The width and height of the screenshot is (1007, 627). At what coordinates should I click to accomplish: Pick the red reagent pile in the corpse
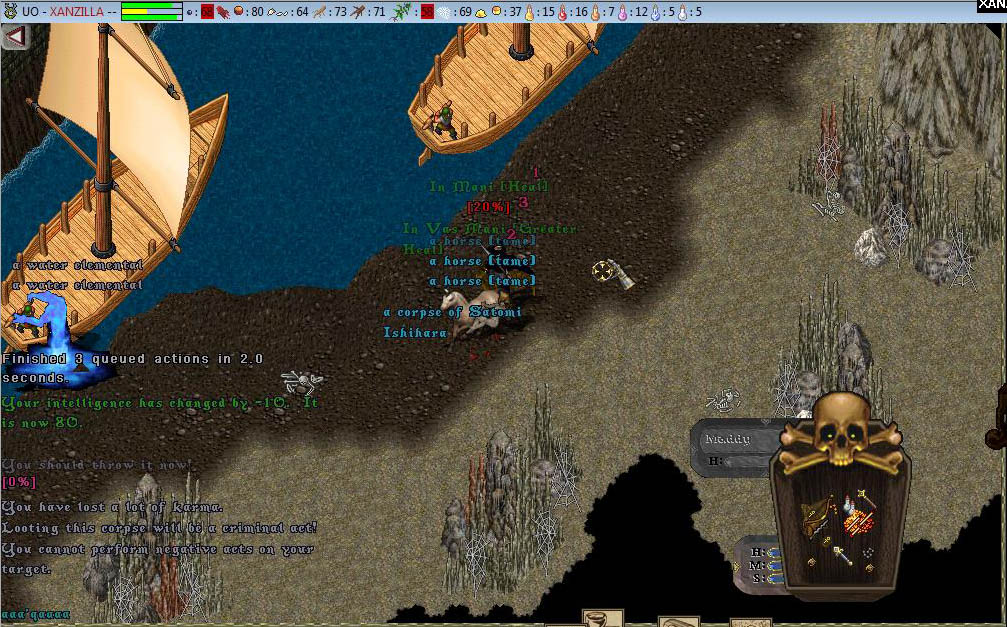tap(855, 521)
